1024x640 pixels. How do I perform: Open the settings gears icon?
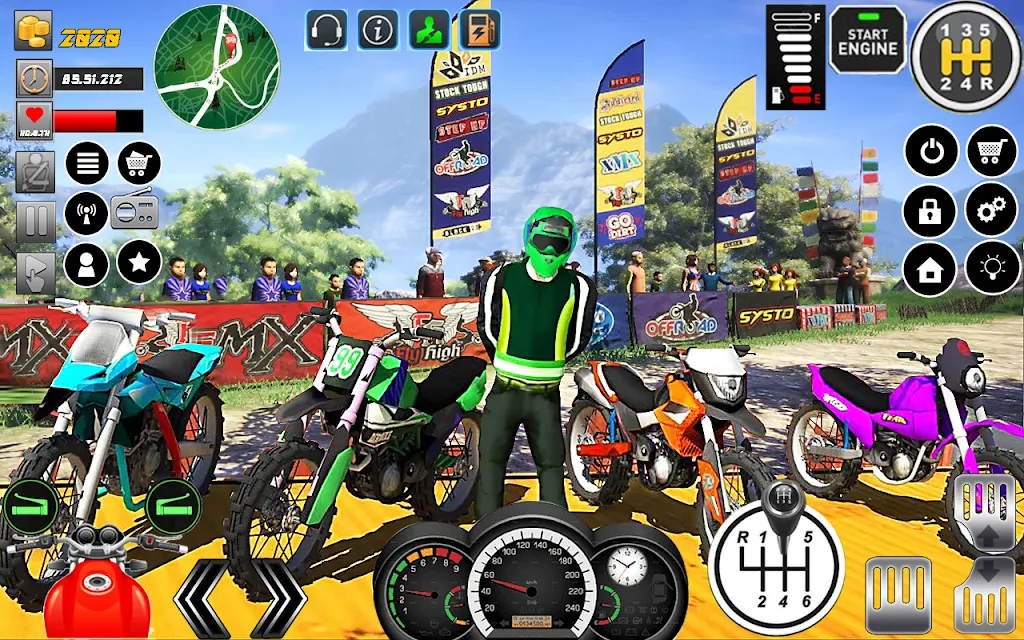[991, 210]
